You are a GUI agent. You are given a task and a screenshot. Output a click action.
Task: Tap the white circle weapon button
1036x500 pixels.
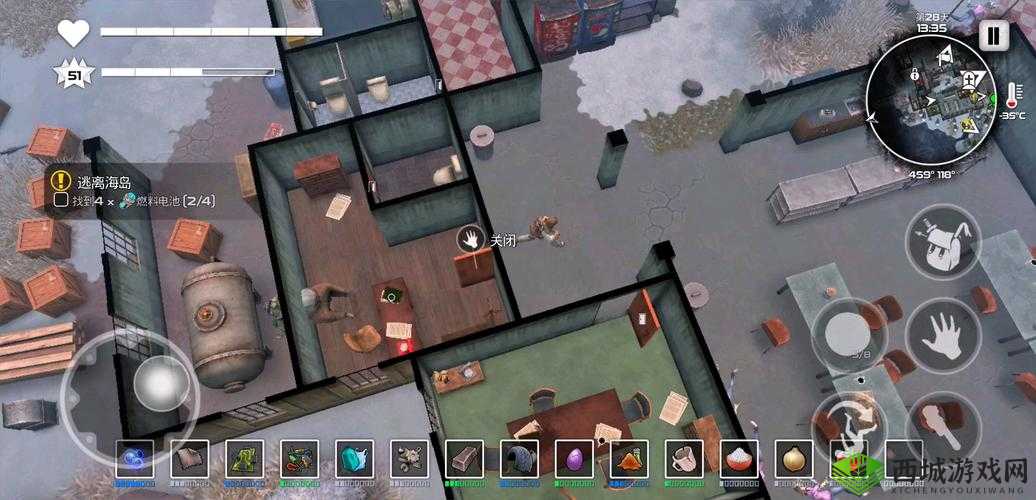[x=847, y=335]
